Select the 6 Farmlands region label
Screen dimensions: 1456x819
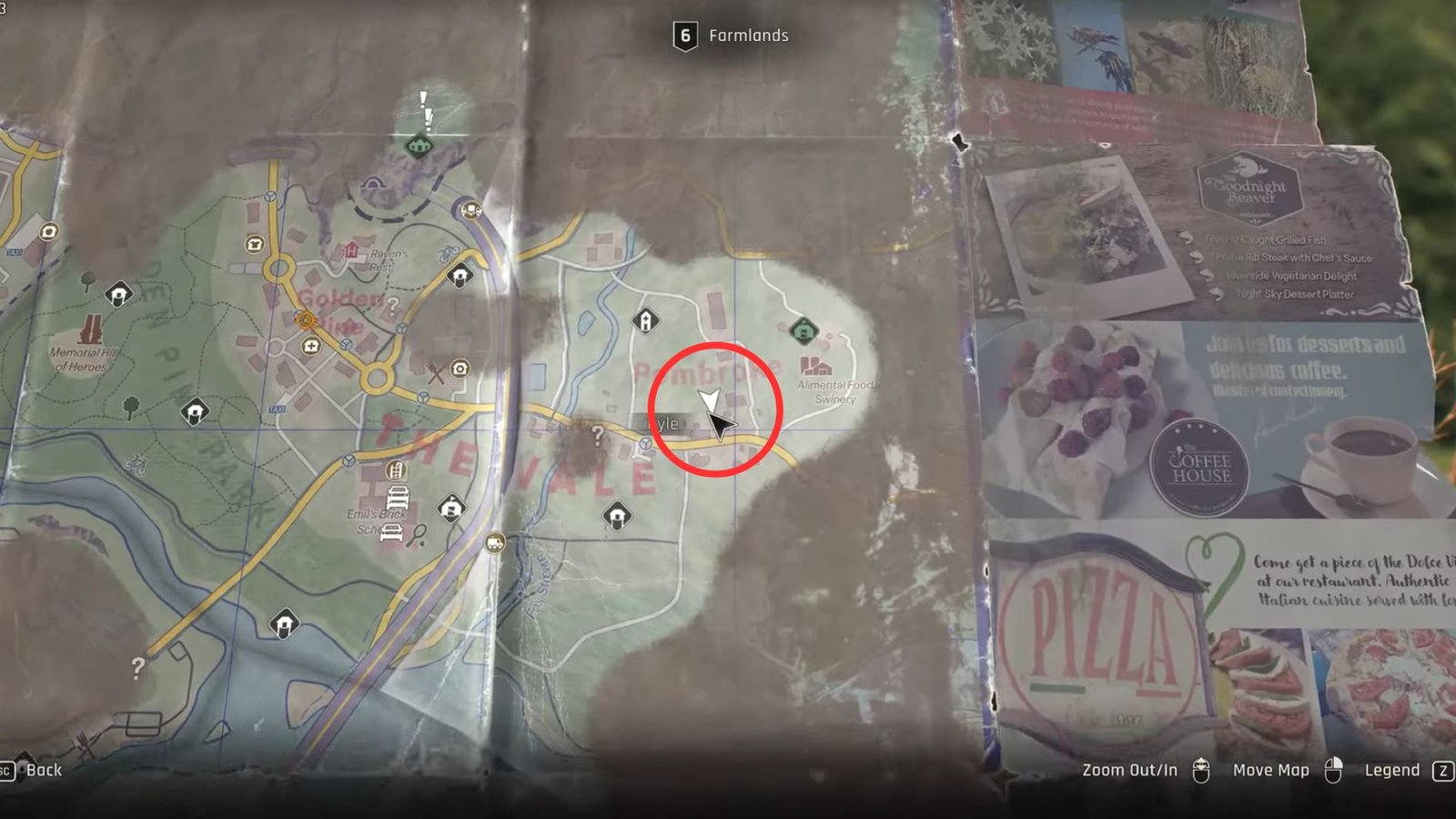[x=733, y=36]
